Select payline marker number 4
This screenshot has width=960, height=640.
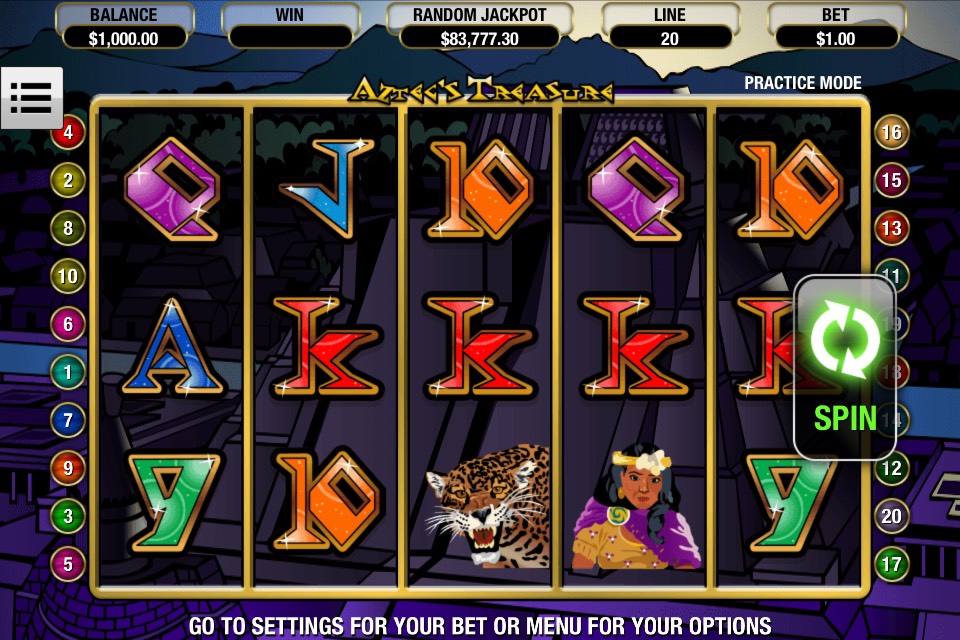(68, 132)
